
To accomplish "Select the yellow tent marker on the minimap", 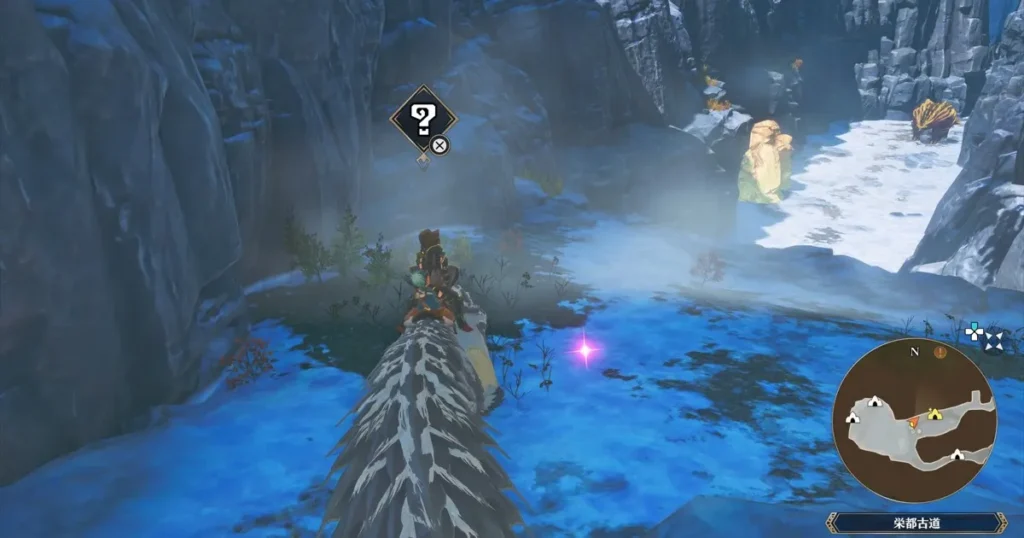I will pyautogui.click(x=936, y=413).
